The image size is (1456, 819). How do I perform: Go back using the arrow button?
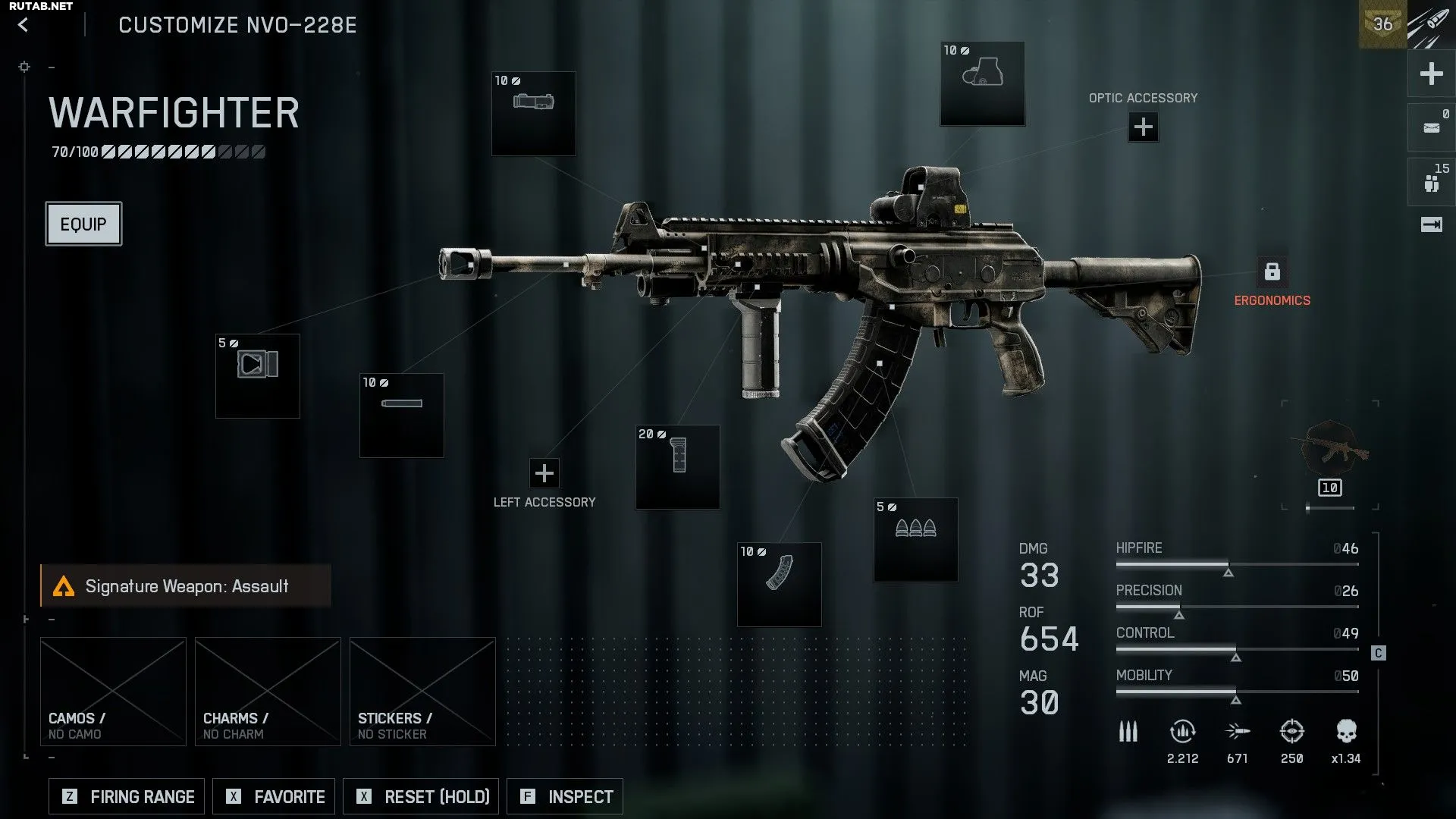coord(24,25)
